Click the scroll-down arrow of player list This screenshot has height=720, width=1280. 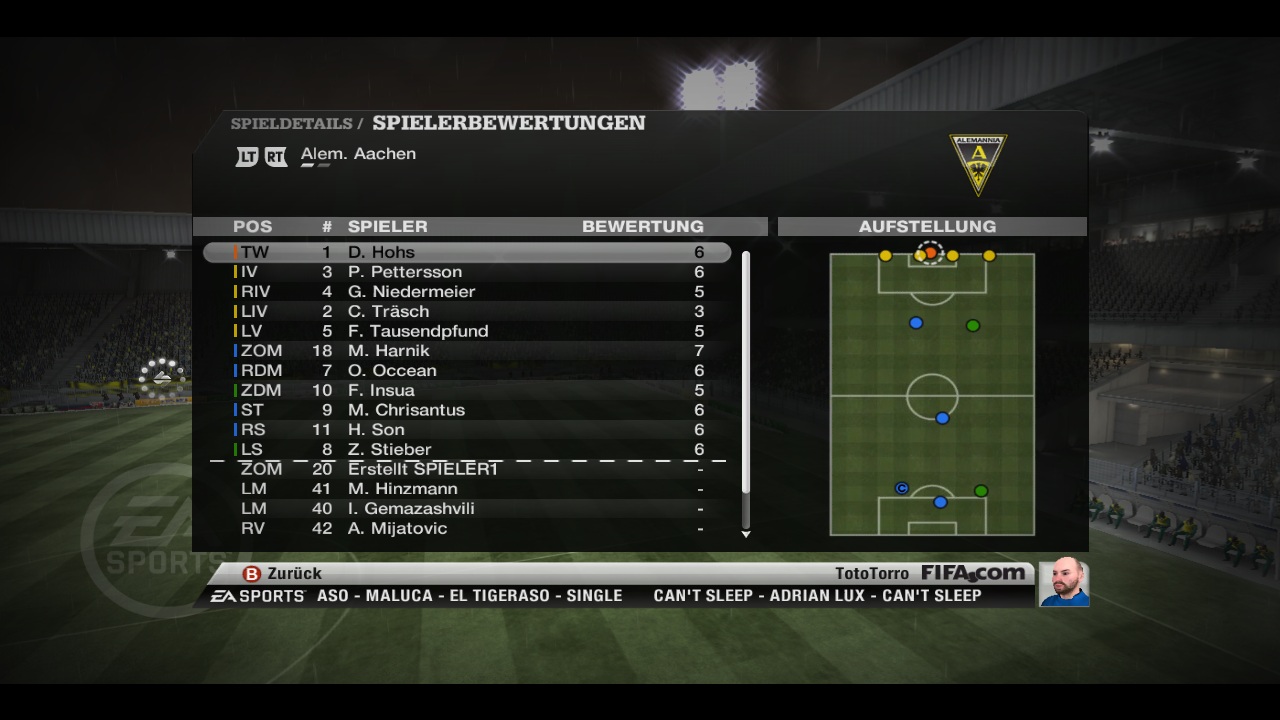pyautogui.click(x=746, y=535)
